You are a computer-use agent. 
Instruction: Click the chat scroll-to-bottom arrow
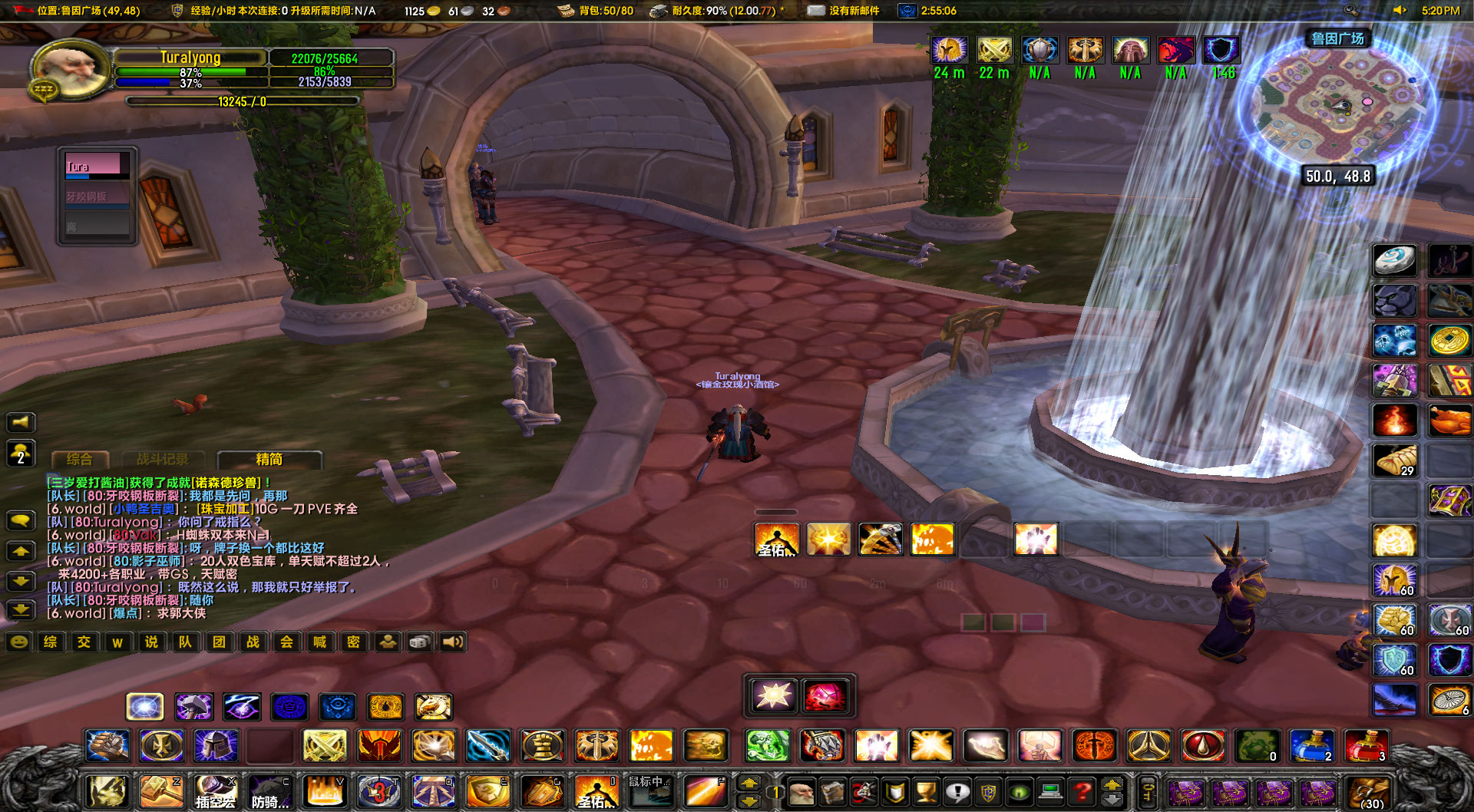coord(22,609)
